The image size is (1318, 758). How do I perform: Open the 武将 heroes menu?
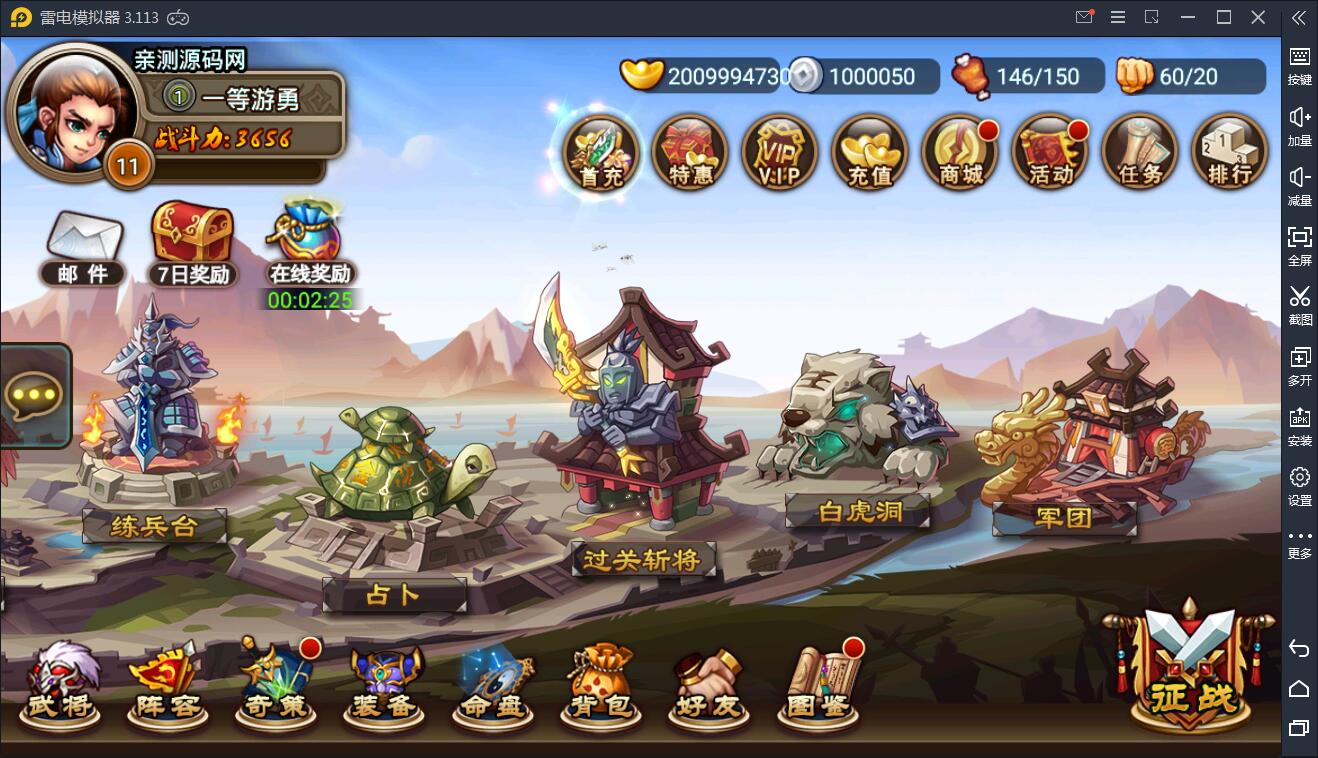click(x=60, y=685)
